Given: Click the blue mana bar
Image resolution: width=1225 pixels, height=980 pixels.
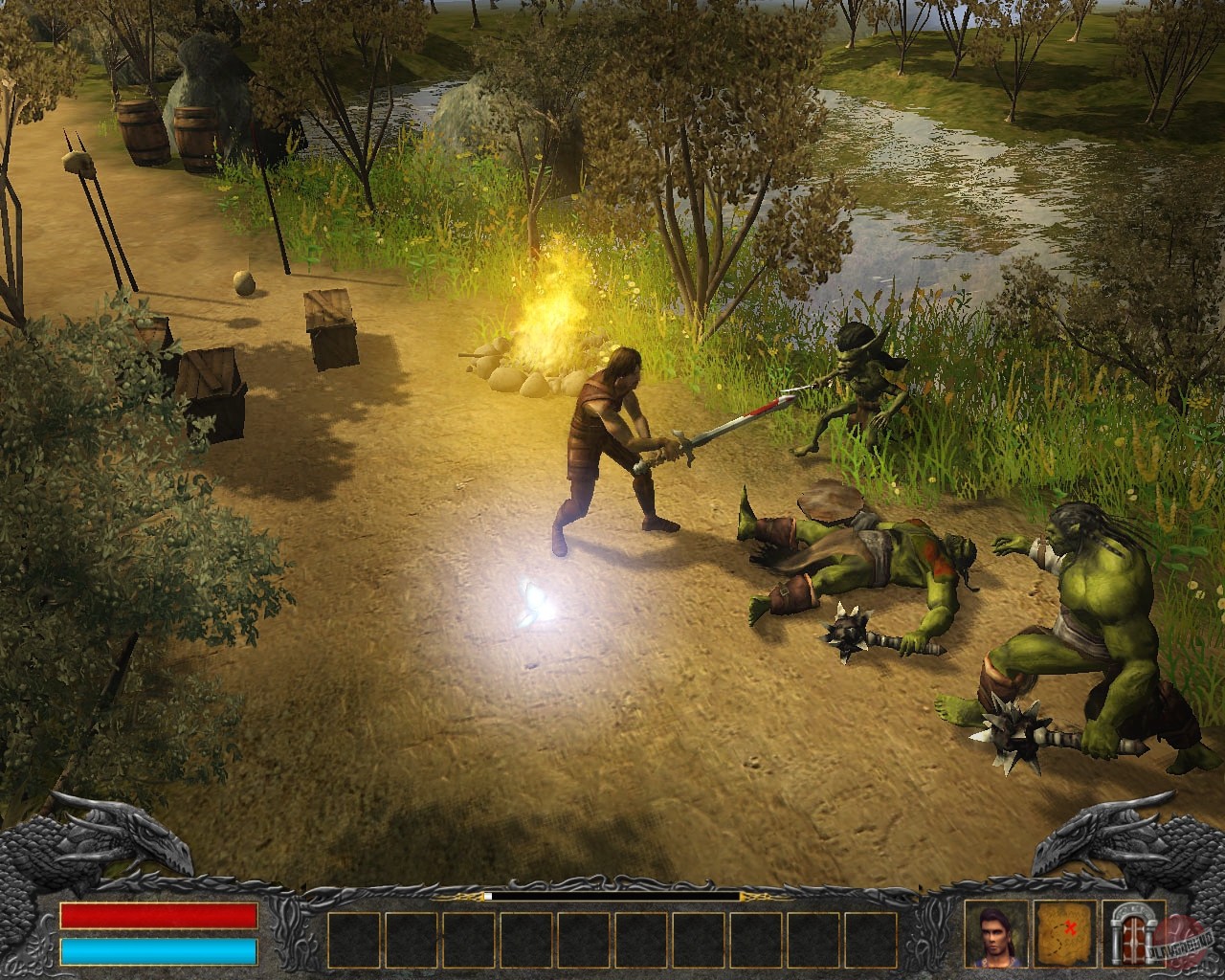Looking at the screenshot, I should [x=158, y=950].
